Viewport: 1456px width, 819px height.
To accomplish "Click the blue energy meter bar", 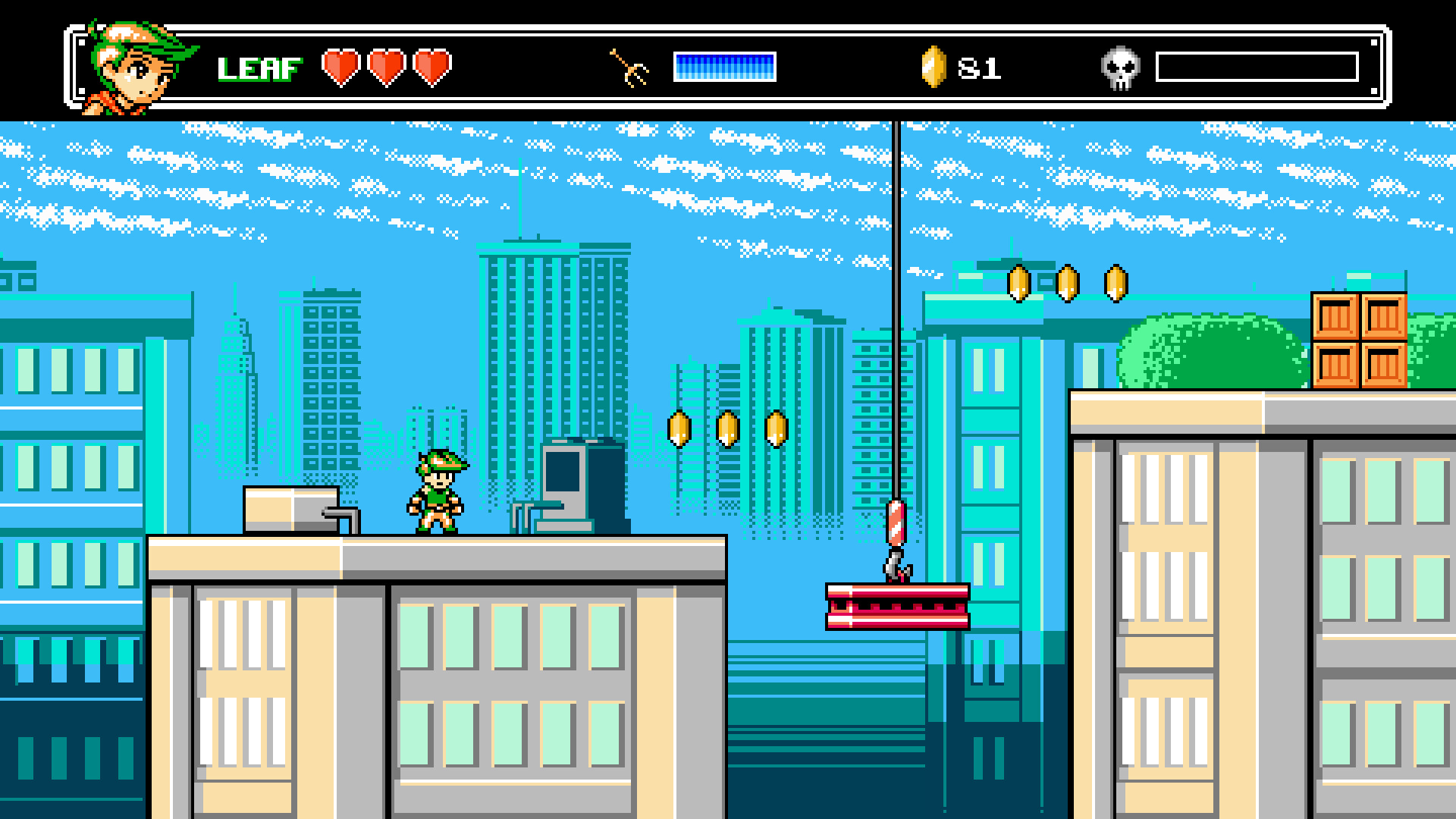I will coord(724,67).
